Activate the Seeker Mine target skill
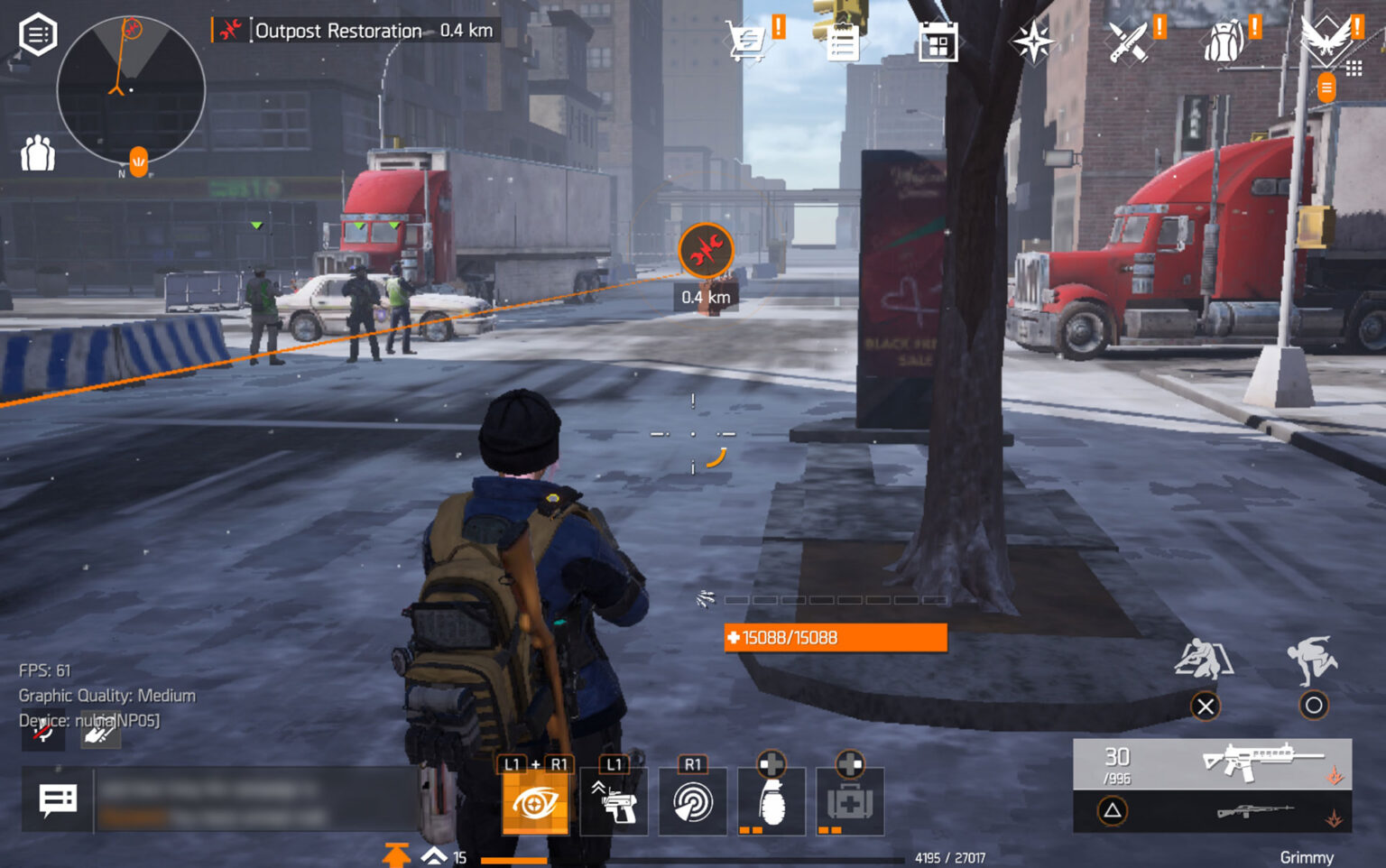The height and width of the screenshot is (868, 1386). [692, 802]
